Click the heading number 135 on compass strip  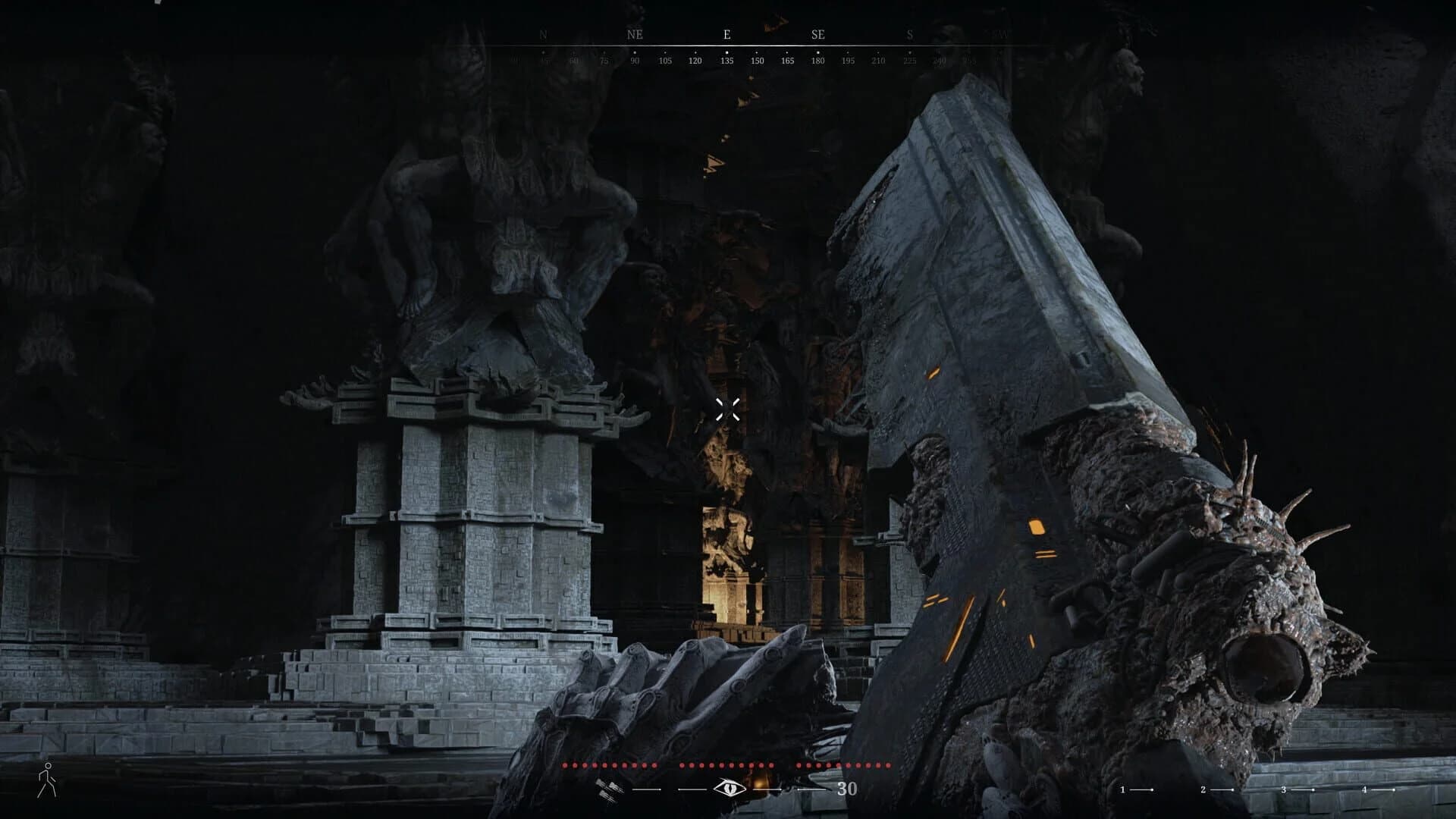click(x=727, y=61)
